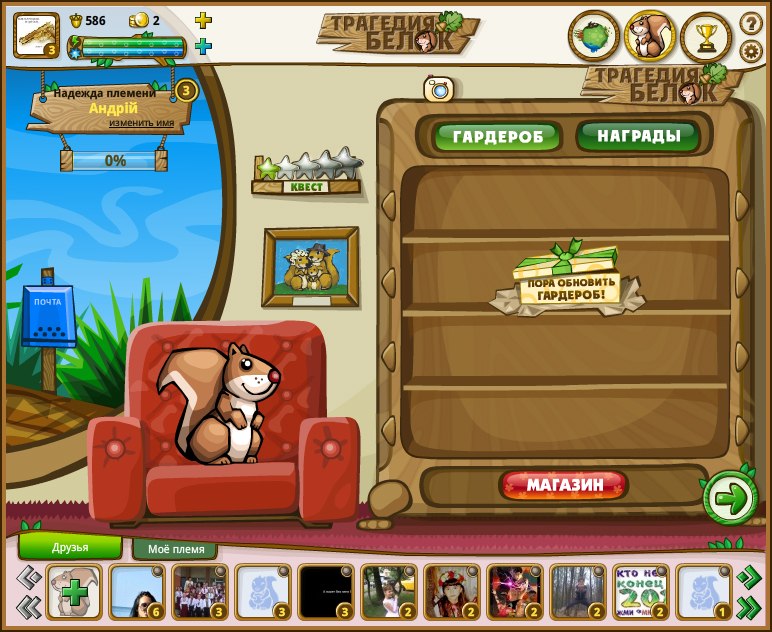772x632 pixels.
Task: Open the Гардероб wardrobe tab
Action: [497, 137]
